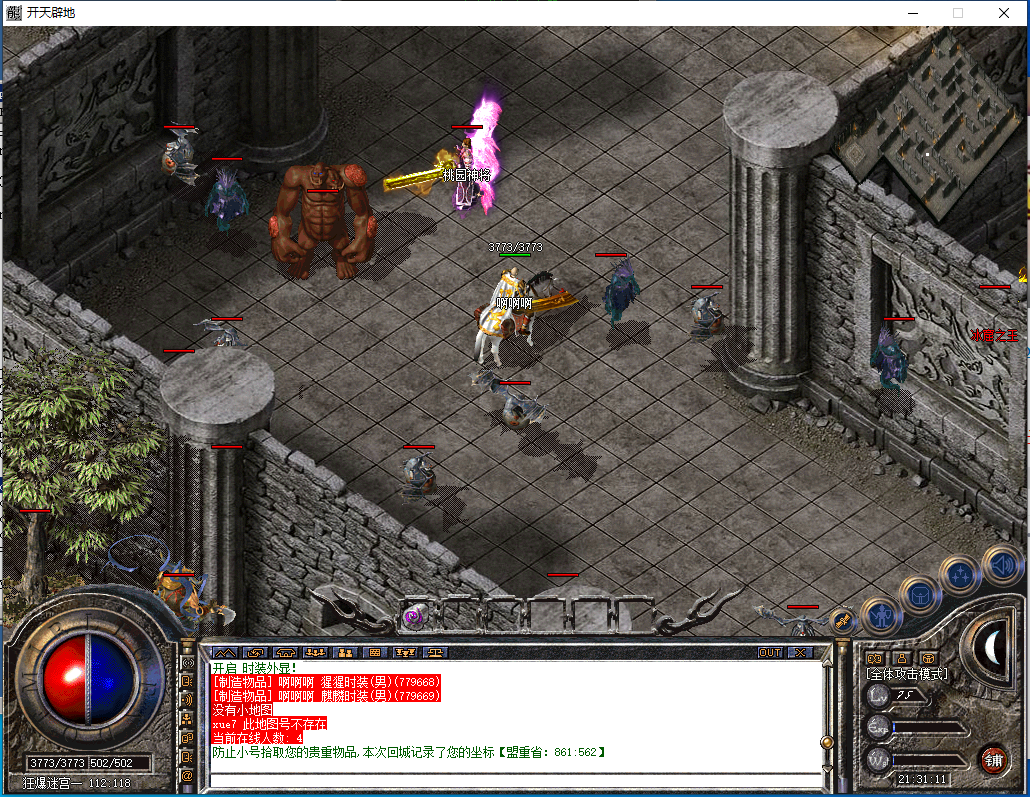Click the 全体攻击模式 attack mode label
Viewport: 1030px width, 797px height.
click(x=907, y=674)
